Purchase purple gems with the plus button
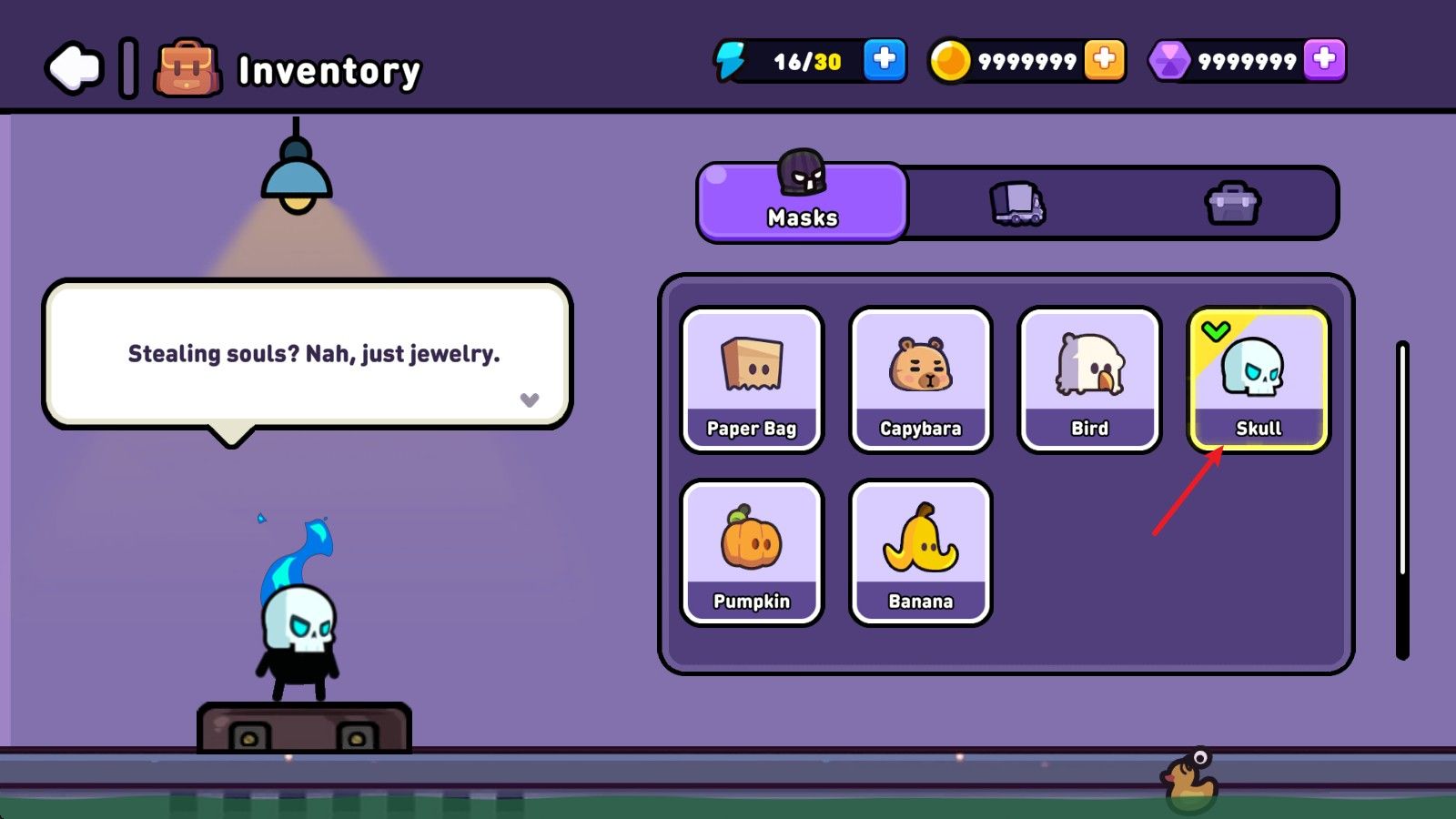Screen dimensions: 1456x819 pos(1324,60)
